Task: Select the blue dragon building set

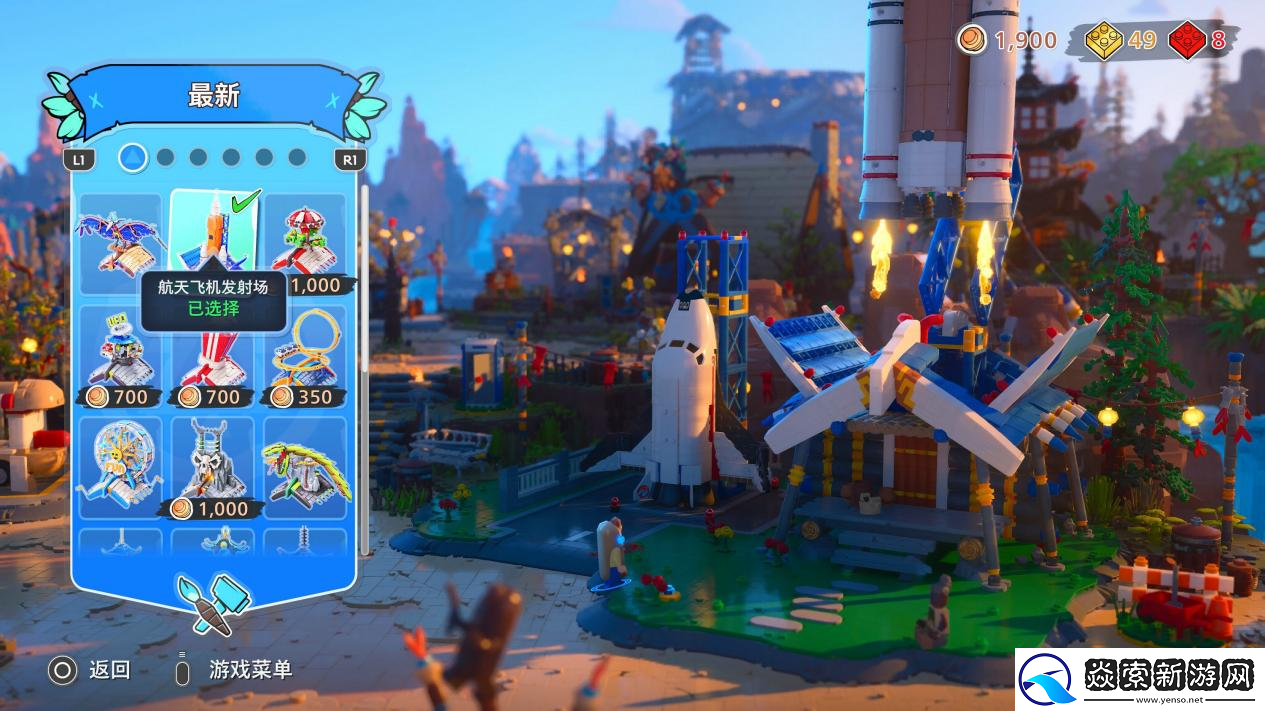Action: (120, 241)
